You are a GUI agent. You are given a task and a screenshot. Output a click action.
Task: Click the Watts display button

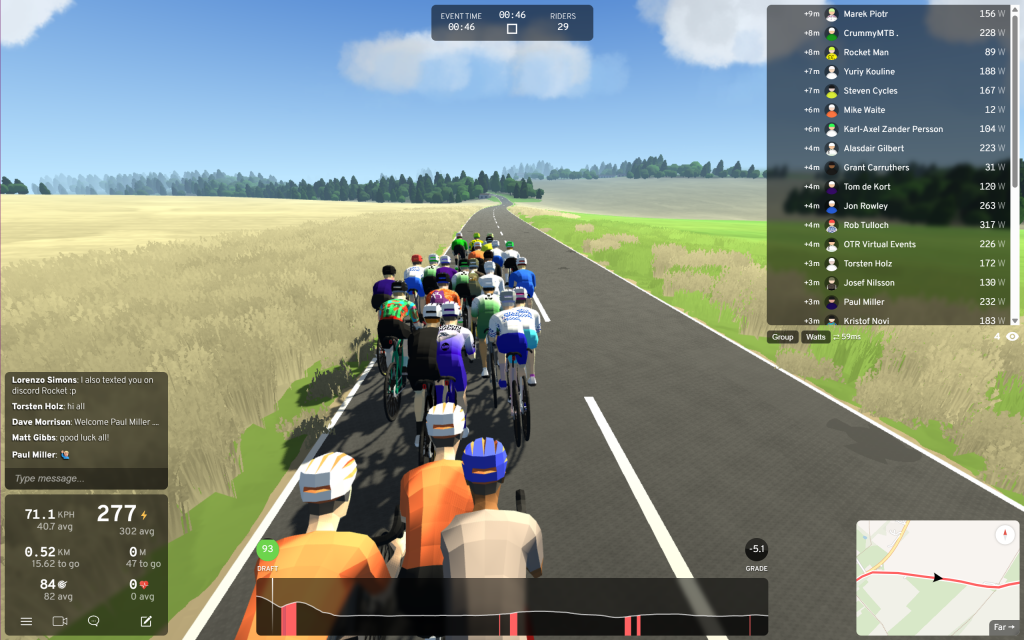pyautogui.click(x=816, y=337)
